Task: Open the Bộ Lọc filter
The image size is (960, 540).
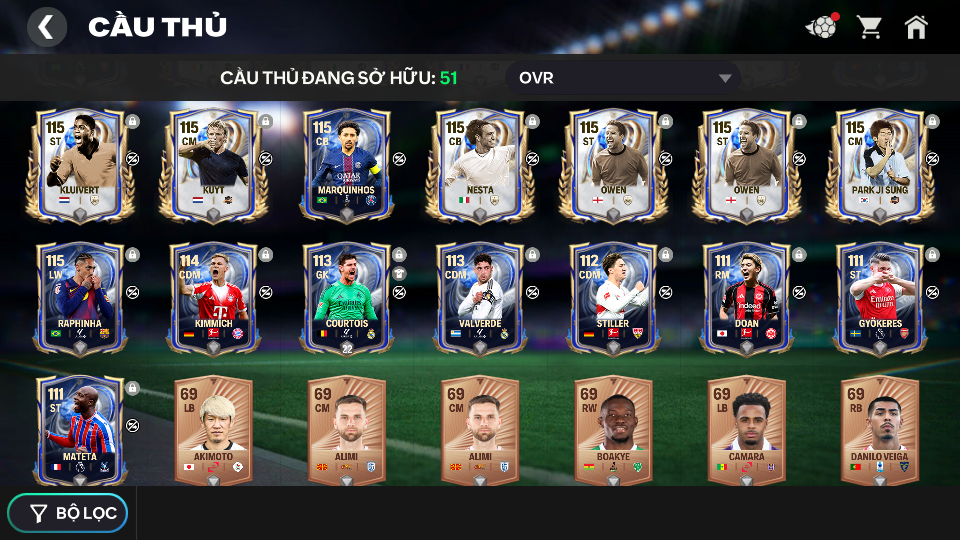Action: pos(68,513)
